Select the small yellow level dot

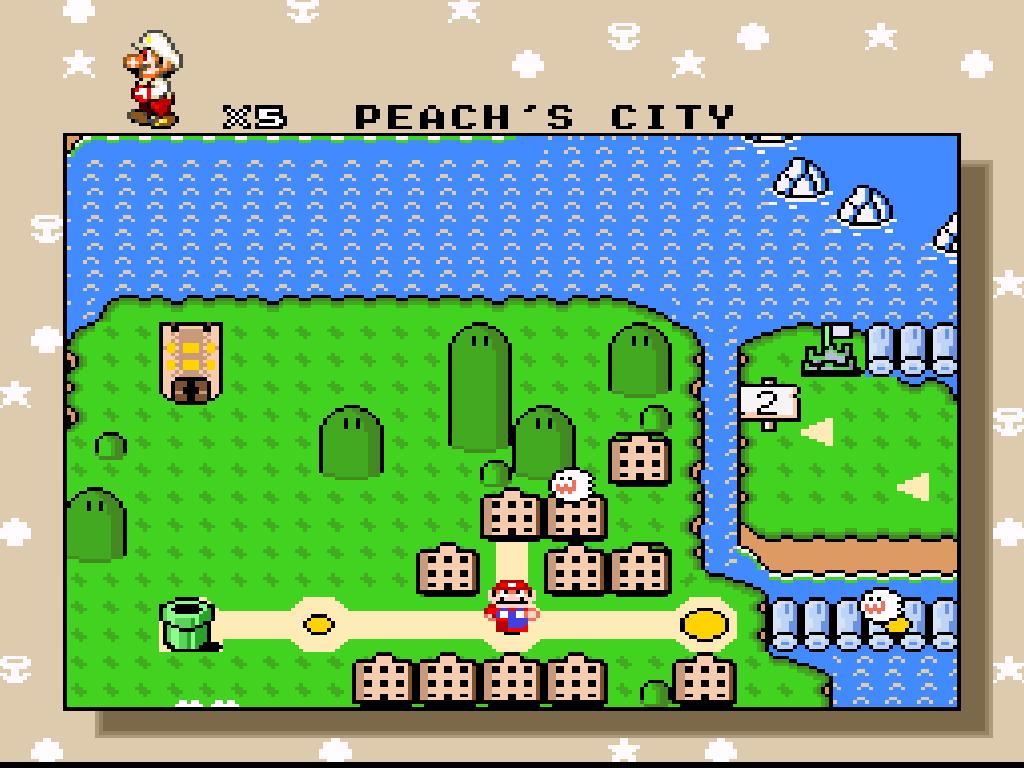coord(319,625)
